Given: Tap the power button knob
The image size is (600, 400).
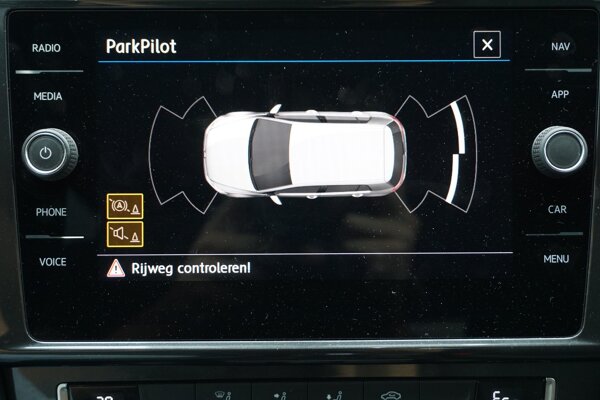Looking at the screenshot, I should point(49,152).
